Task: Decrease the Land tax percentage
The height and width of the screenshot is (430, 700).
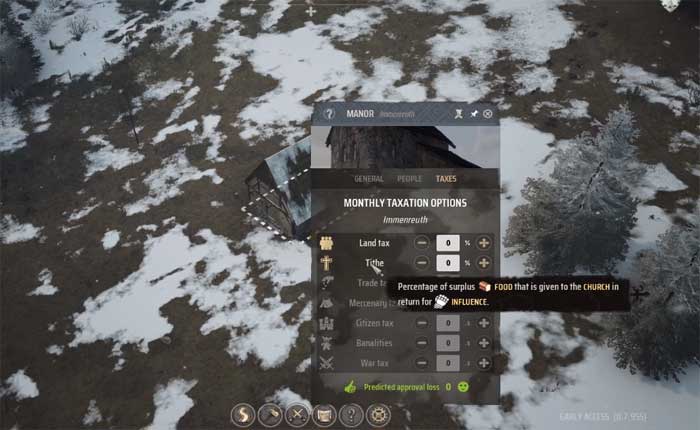Action: click(422, 243)
